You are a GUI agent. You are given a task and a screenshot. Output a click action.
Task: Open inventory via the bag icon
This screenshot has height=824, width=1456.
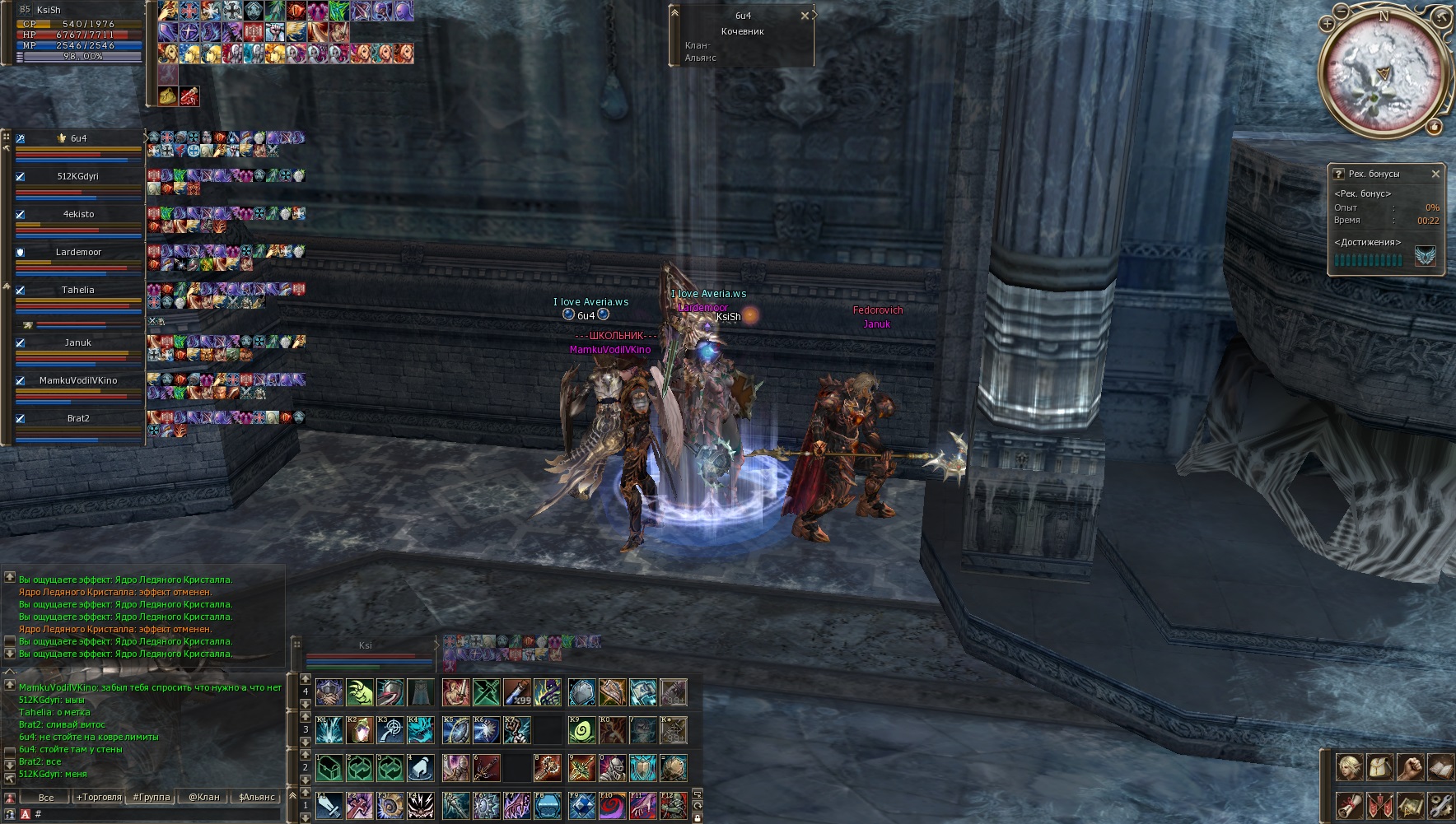tap(1379, 767)
